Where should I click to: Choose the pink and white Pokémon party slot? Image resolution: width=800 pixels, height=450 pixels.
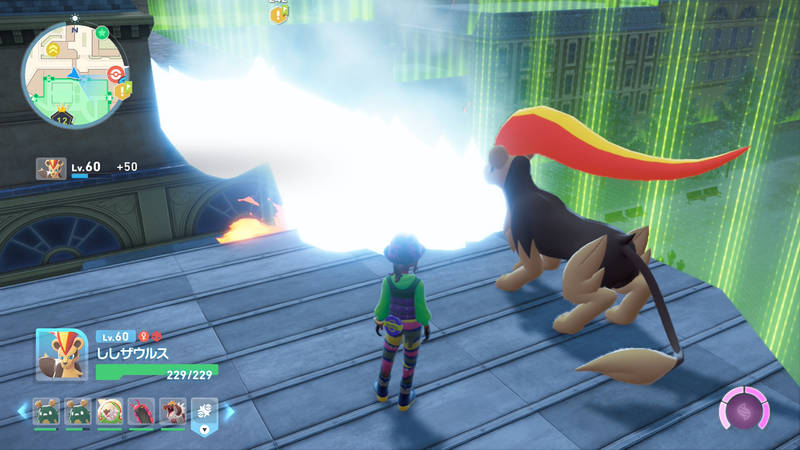(x=109, y=411)
